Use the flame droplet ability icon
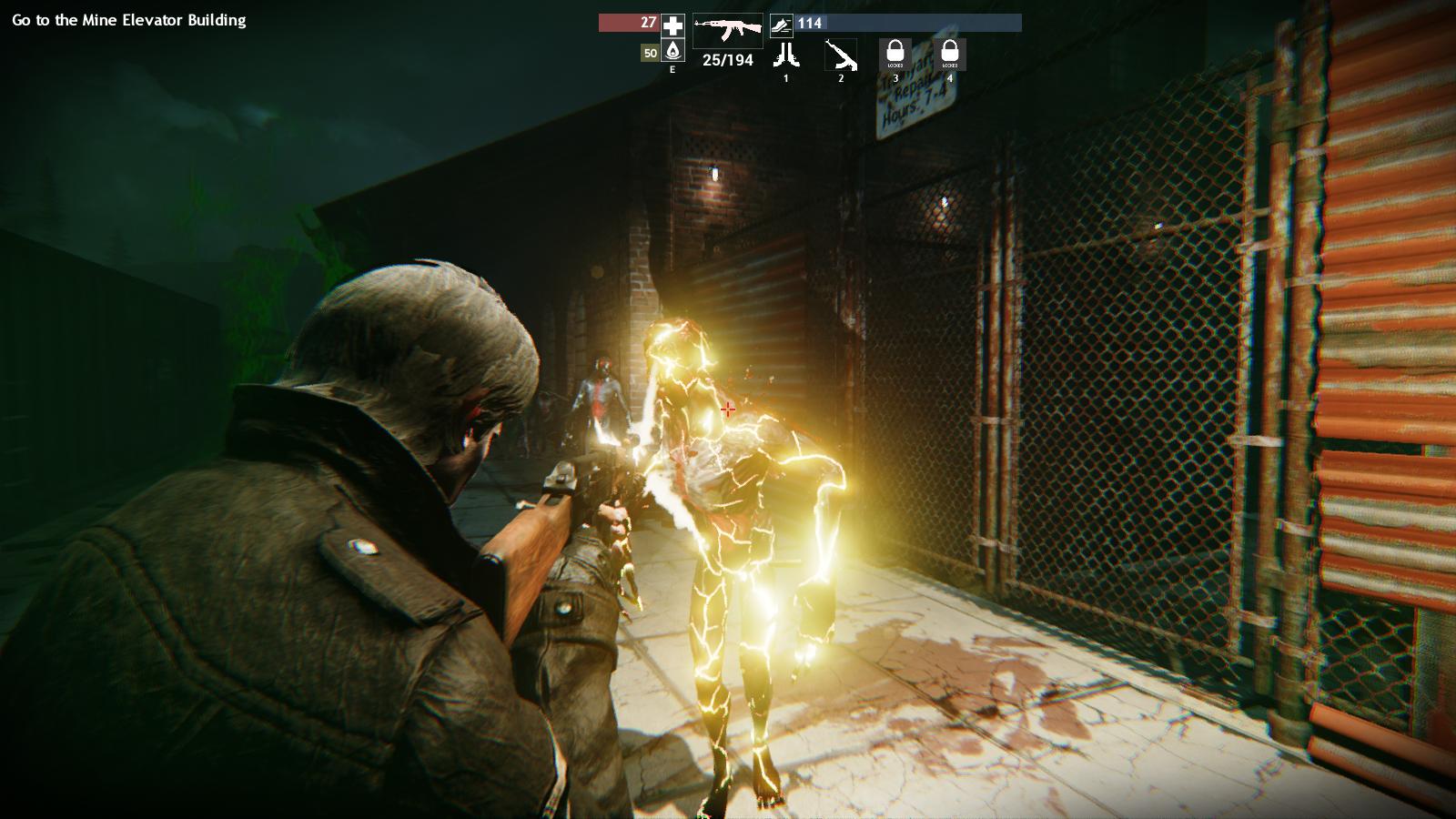Screen dimensions: 1456x819 [673, 52]
